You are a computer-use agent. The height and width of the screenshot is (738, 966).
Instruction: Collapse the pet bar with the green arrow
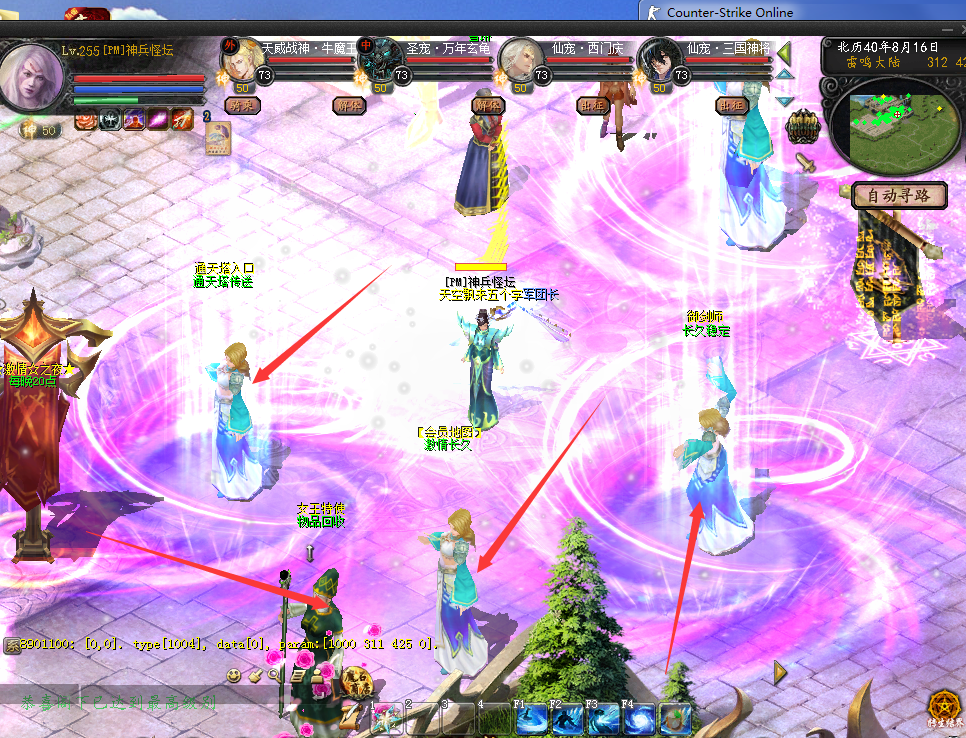click(x=785, y=52)
